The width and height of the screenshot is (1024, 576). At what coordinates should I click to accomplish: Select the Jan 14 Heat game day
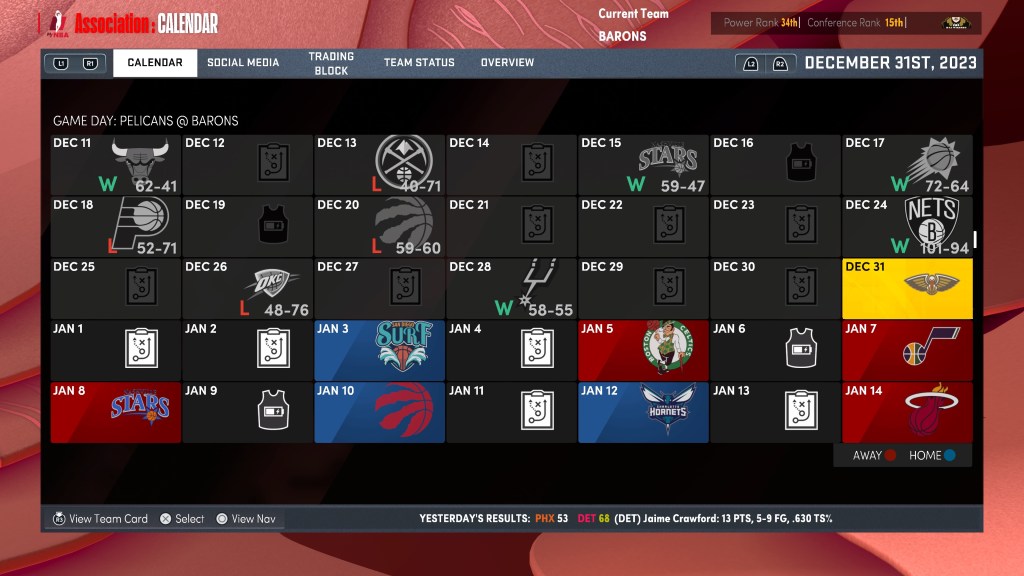[x=907, y=412]
